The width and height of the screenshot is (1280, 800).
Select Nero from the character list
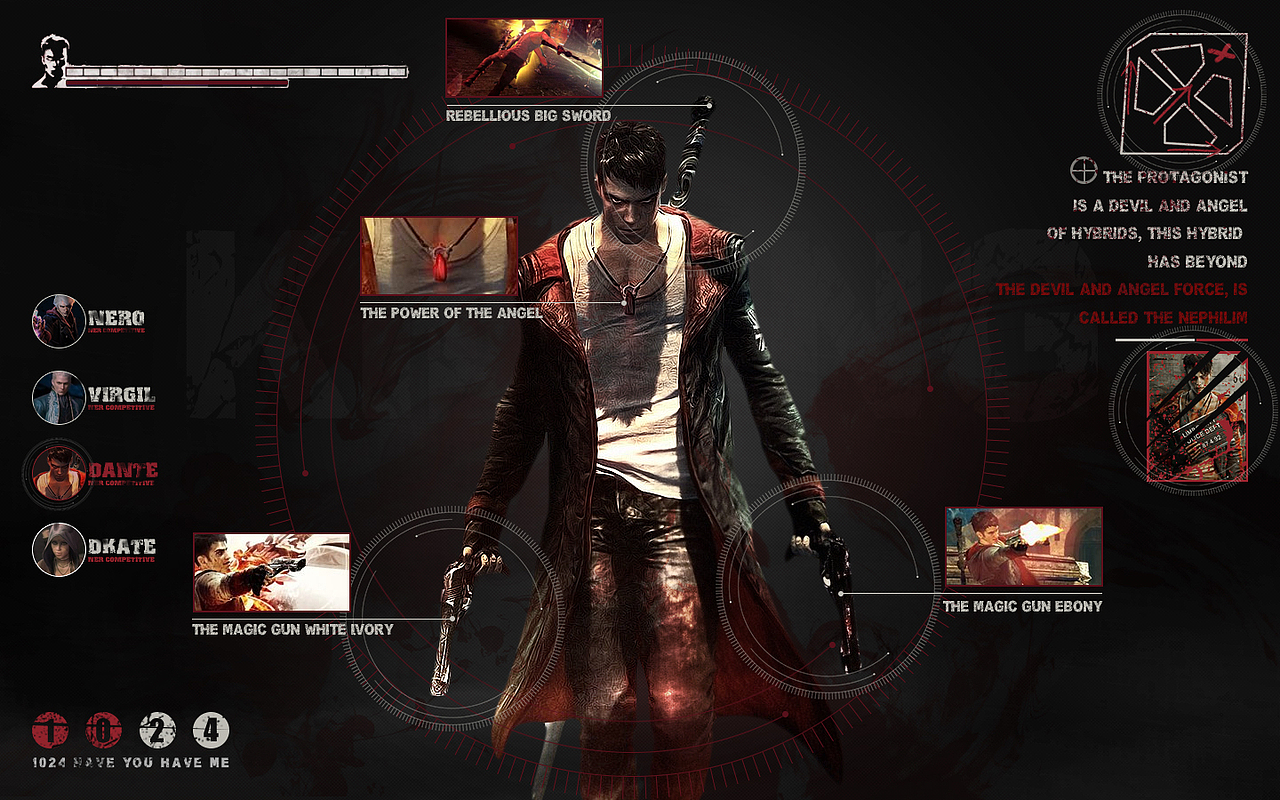pos(59,321)
